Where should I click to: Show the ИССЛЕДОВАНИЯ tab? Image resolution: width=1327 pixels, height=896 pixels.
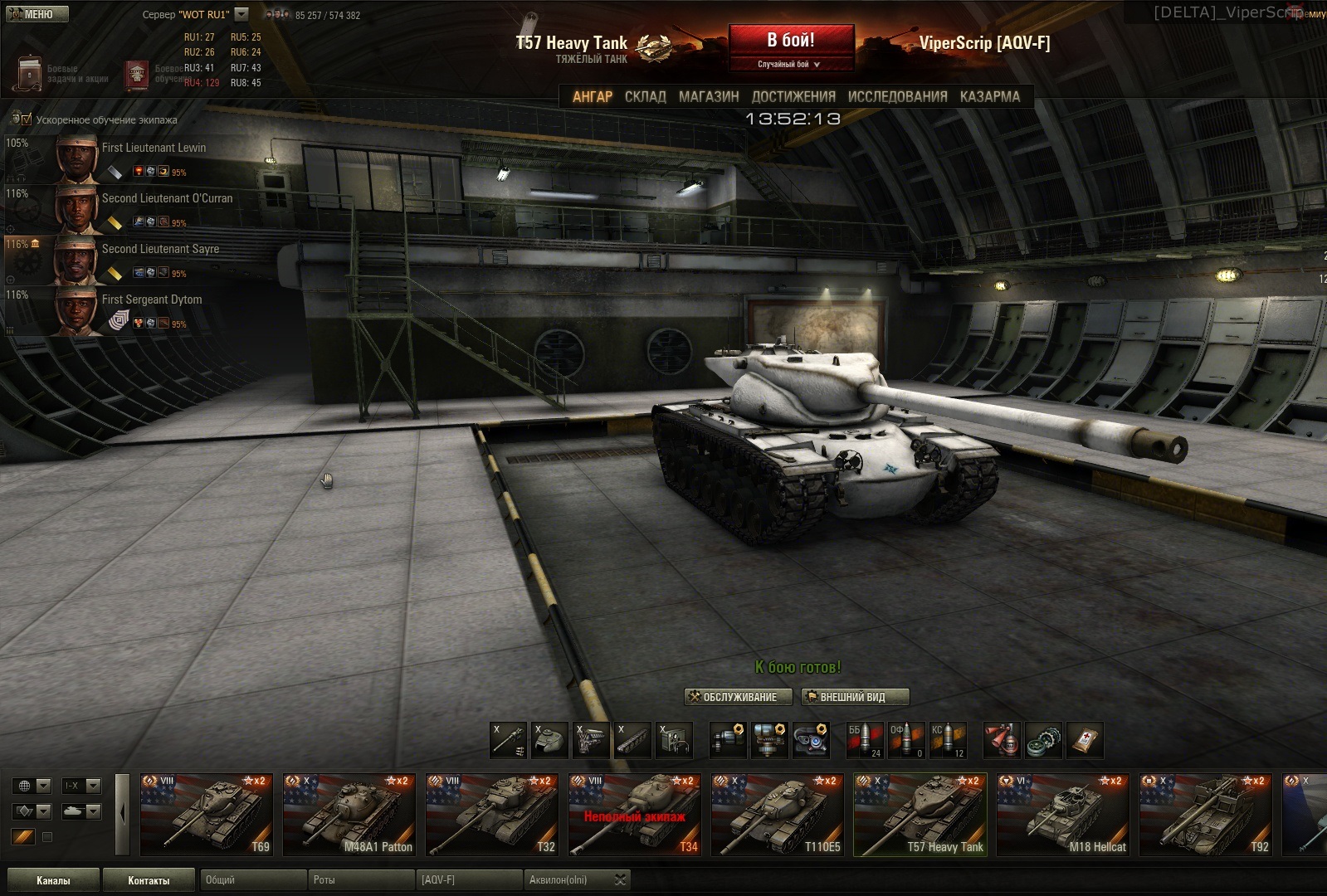pyautogui.click(x=897, y=96)
